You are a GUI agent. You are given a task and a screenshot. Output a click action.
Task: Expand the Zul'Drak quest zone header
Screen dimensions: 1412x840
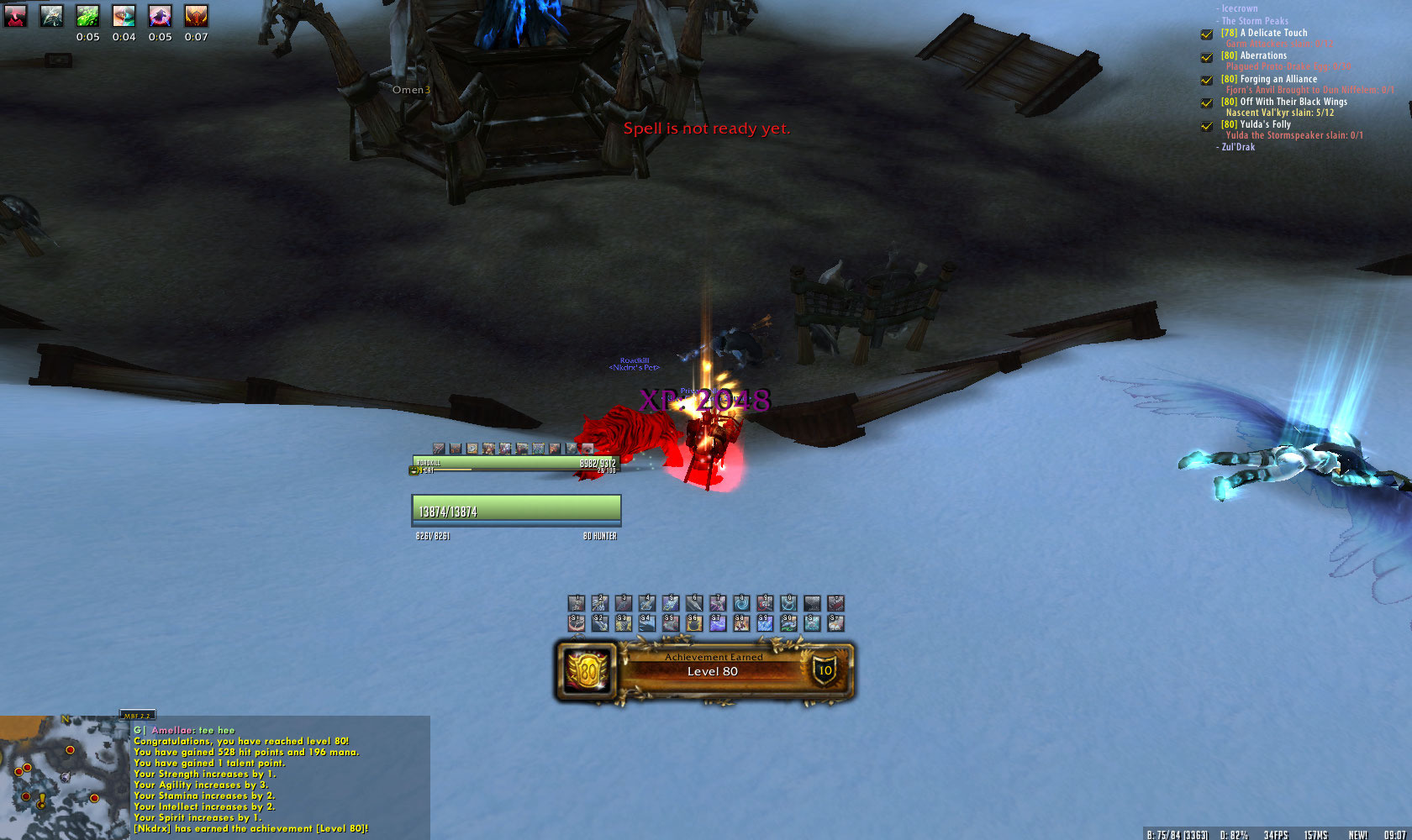pyautogui.click(x=1237, y=147)
